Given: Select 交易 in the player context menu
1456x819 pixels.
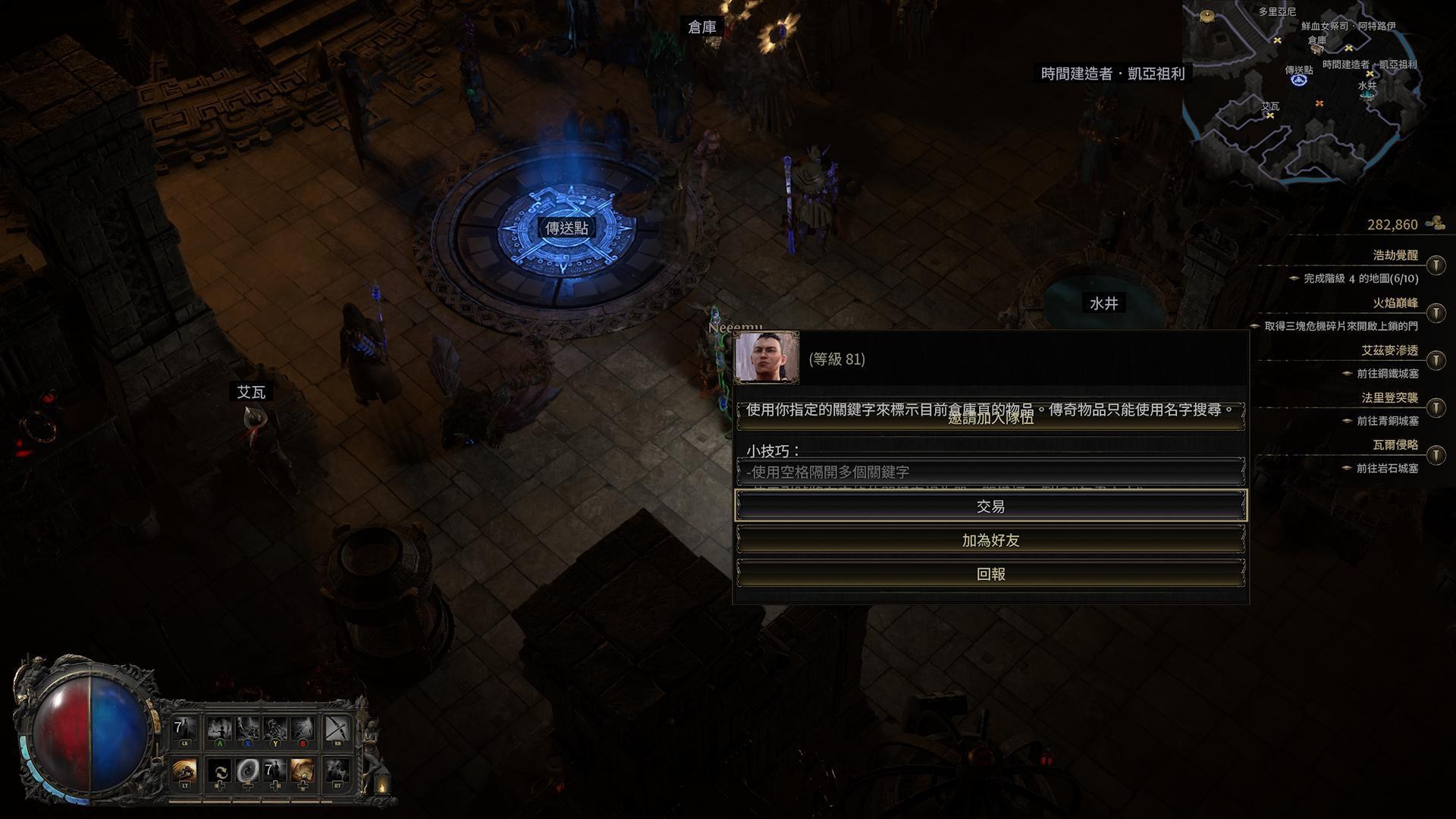Looking at the screenshot, I should (993, 505).
